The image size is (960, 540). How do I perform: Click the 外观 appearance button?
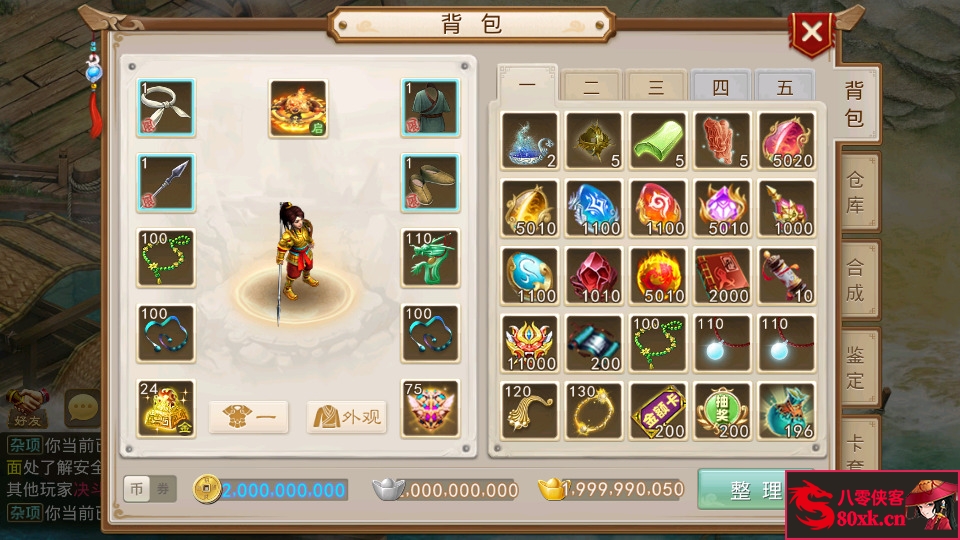347,417
